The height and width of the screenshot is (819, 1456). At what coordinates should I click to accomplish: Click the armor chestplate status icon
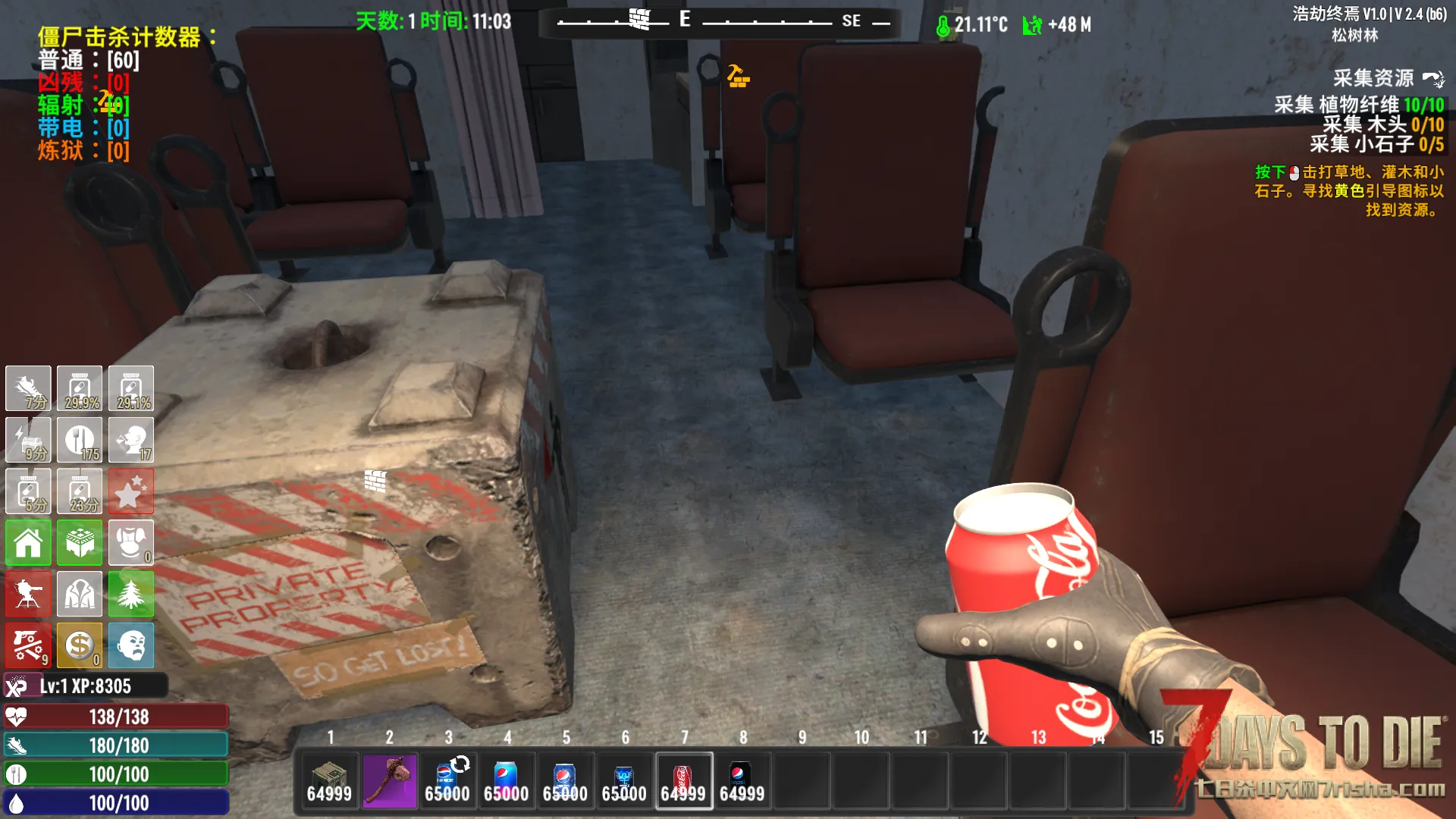coord(130,543)
